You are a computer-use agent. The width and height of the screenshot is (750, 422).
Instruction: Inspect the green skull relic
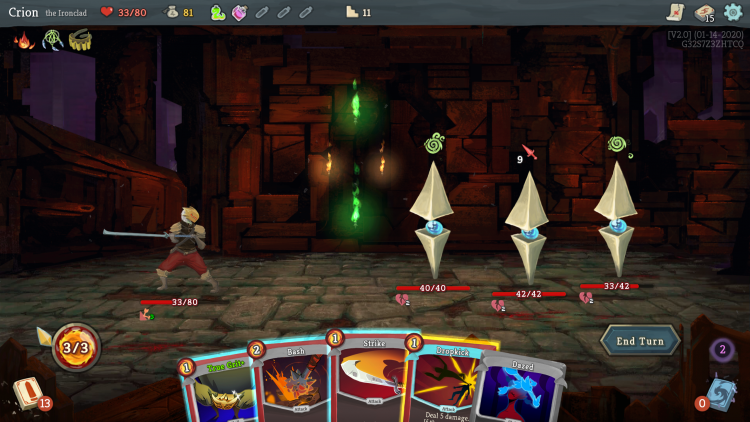tap(52, 40)
